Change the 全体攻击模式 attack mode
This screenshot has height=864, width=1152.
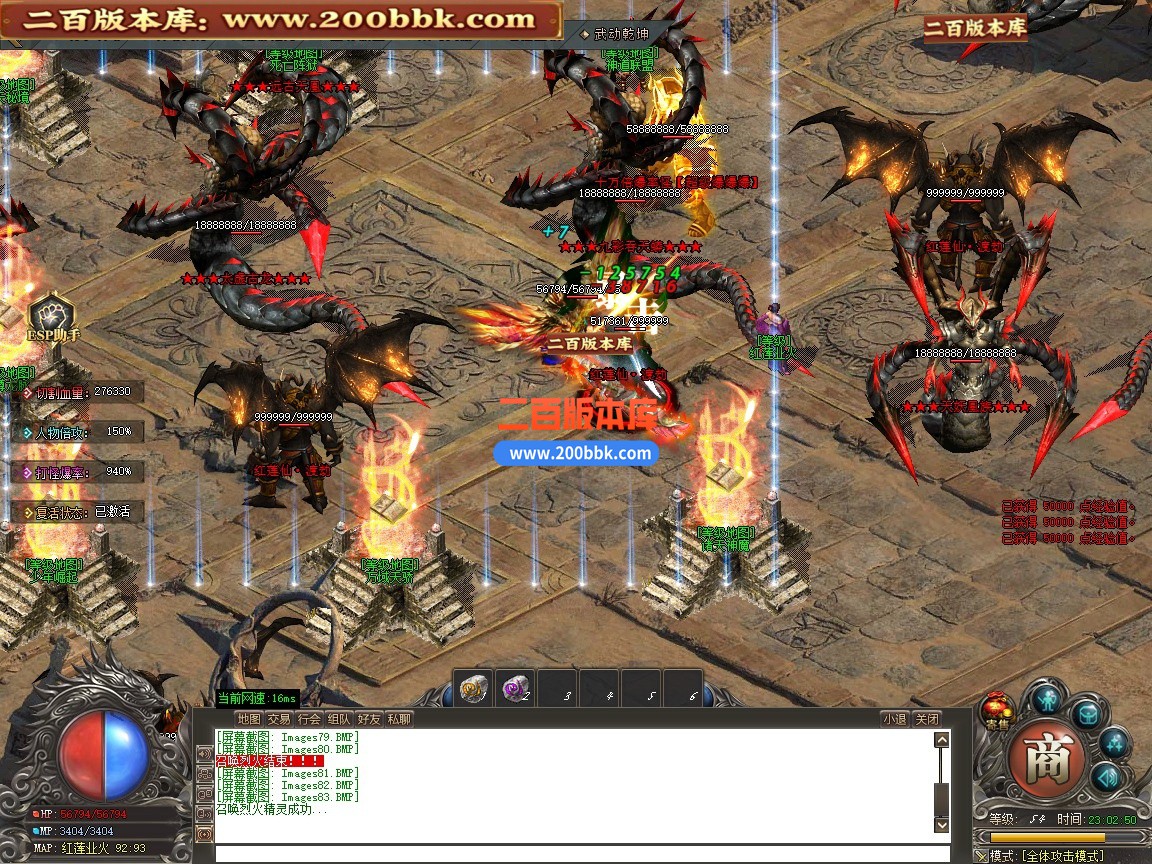click(1060, 855)
